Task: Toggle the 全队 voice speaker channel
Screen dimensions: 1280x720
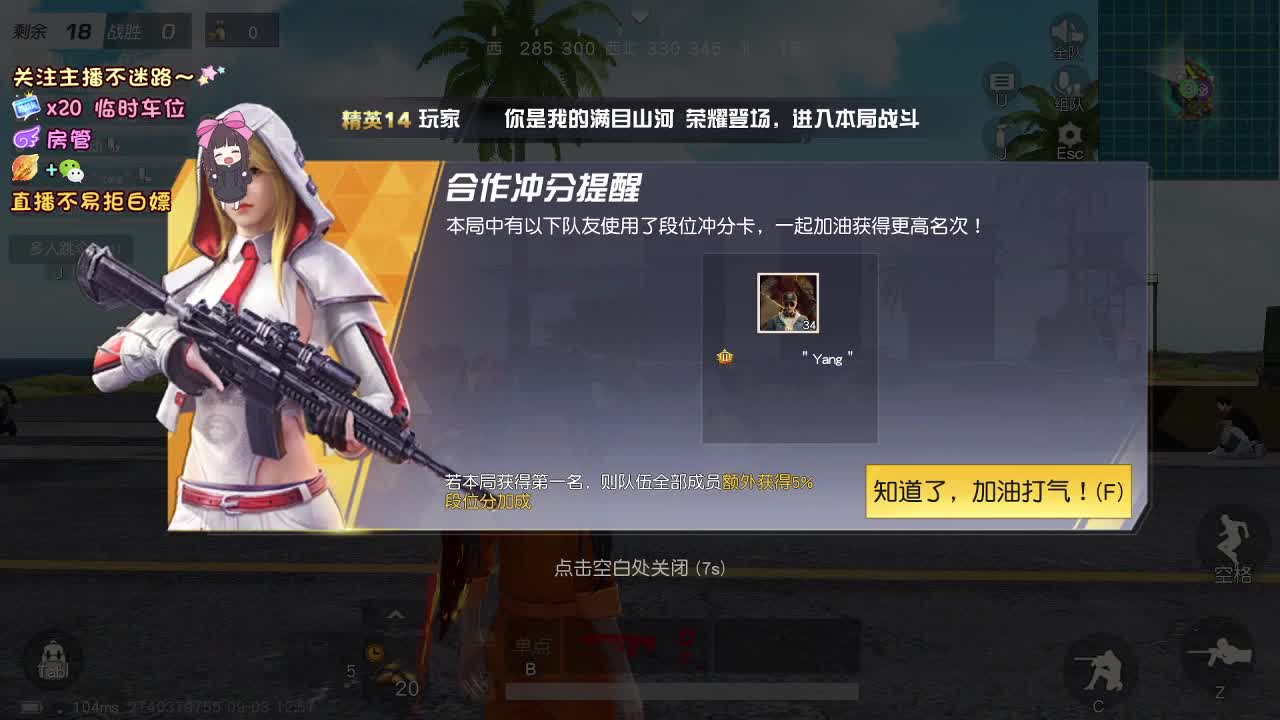Action: pos(1068,30)
